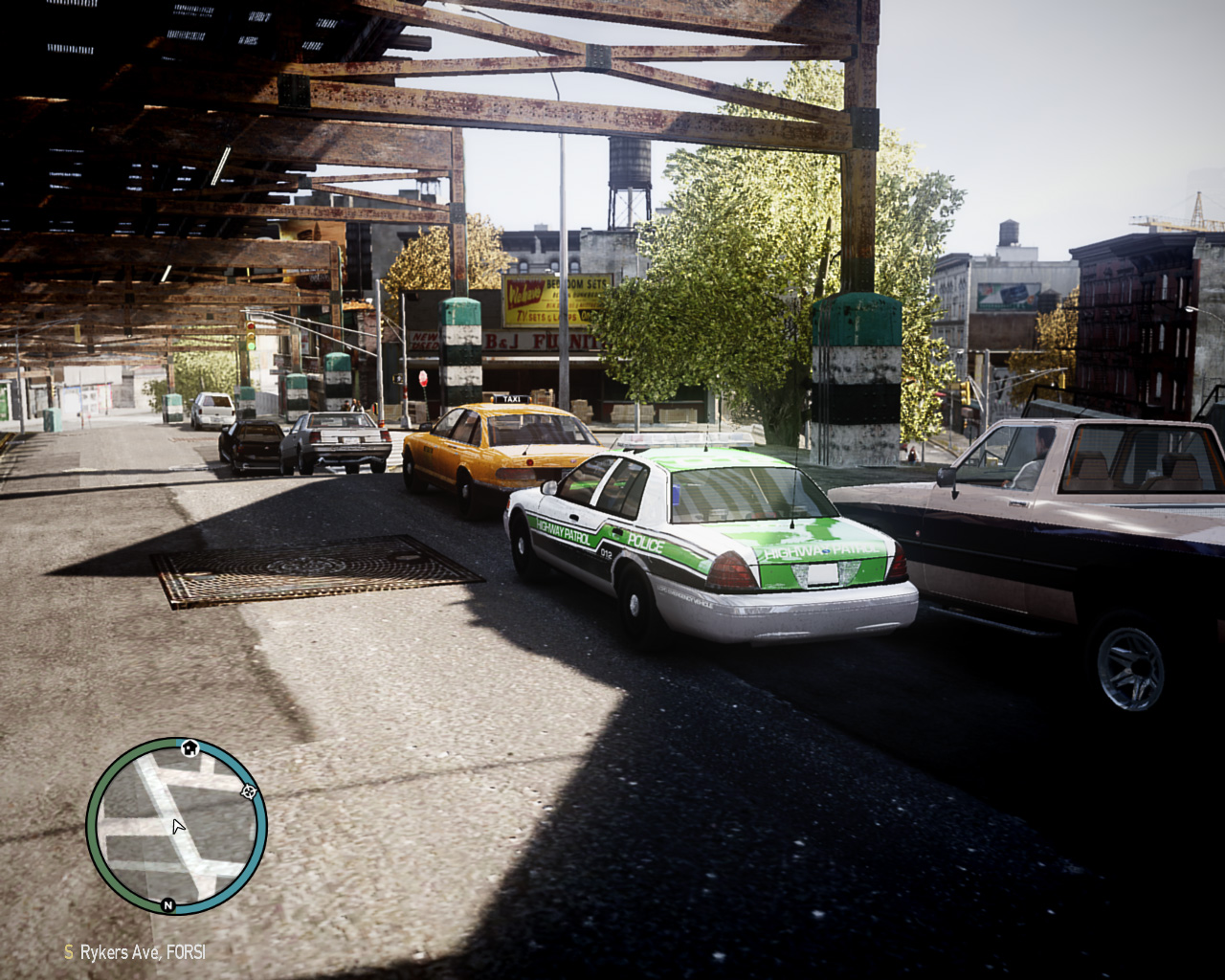Click the north compass marker on minimap
The image size is (1225, 980).
tap(168, 904)
